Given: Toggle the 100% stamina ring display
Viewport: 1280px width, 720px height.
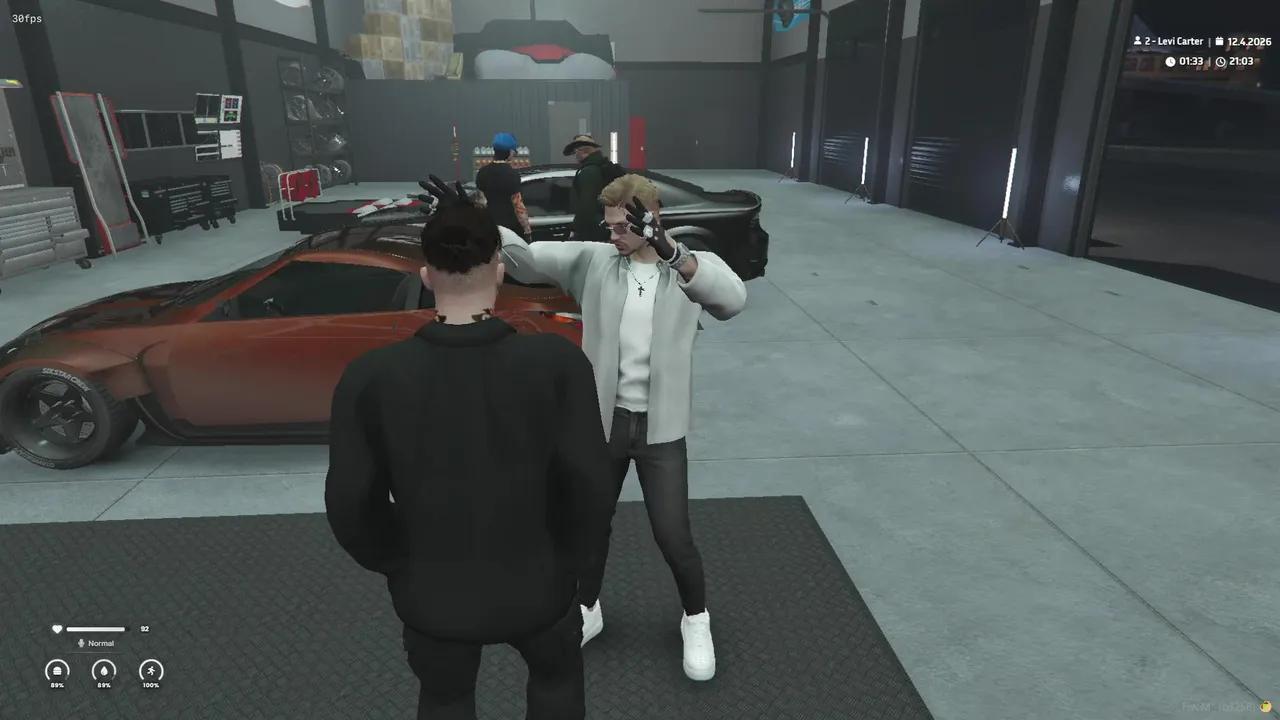Looking at the screenshot, I should (151, 671).
